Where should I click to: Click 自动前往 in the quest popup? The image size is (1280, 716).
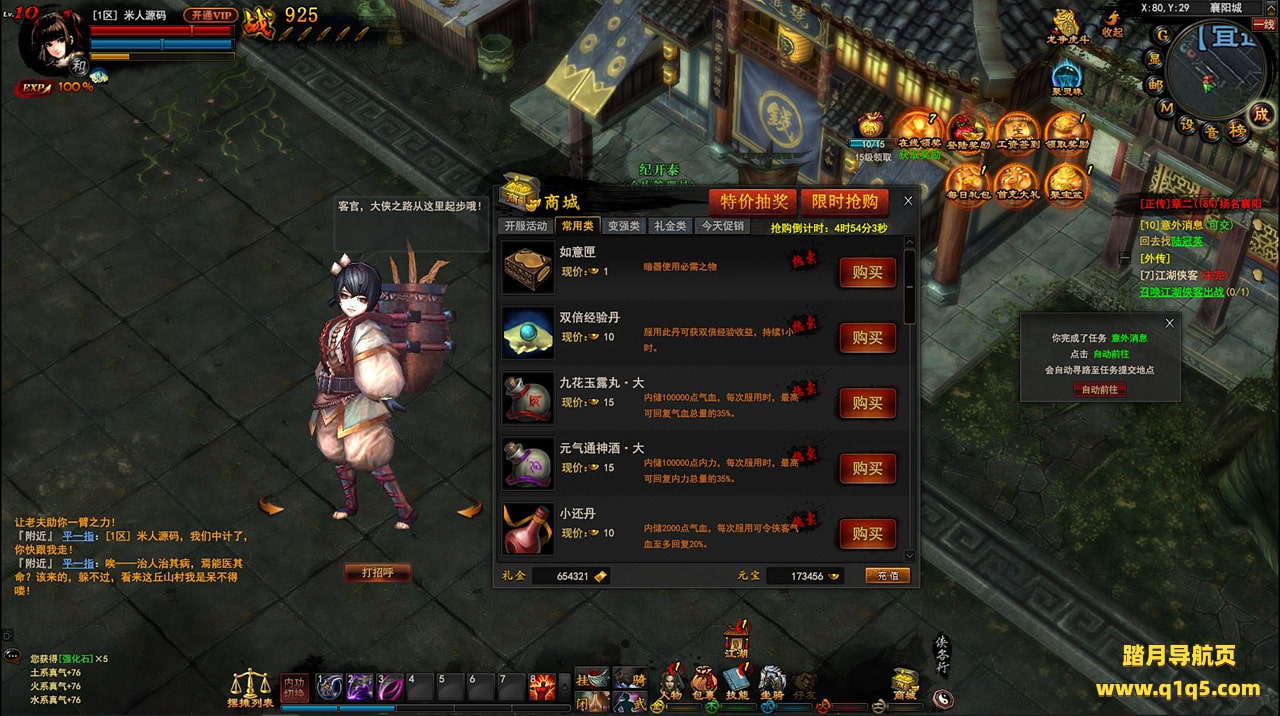pos(1099,390)
